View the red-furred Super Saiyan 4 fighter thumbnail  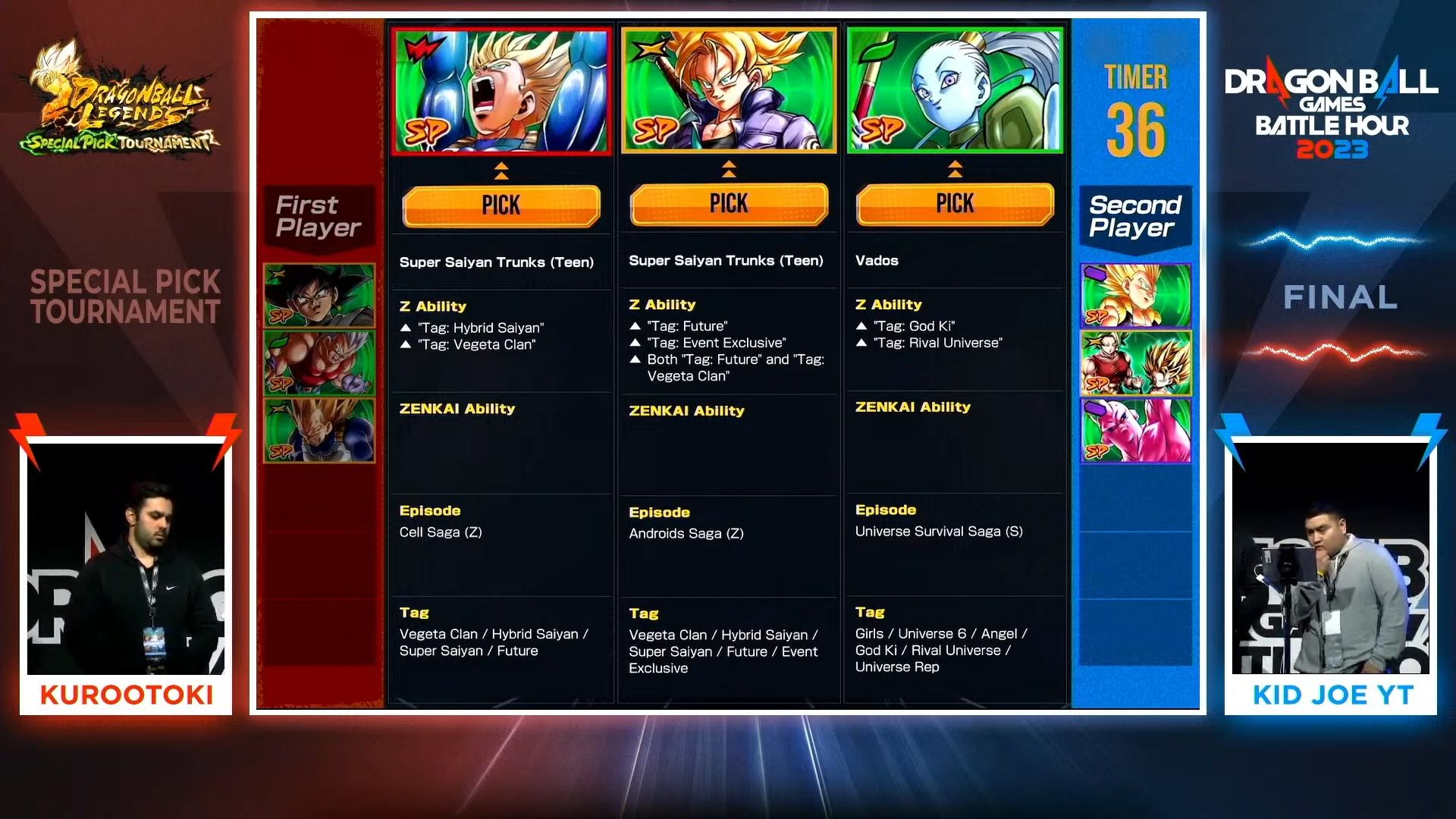pyautogui.click(x=319, y=363)
